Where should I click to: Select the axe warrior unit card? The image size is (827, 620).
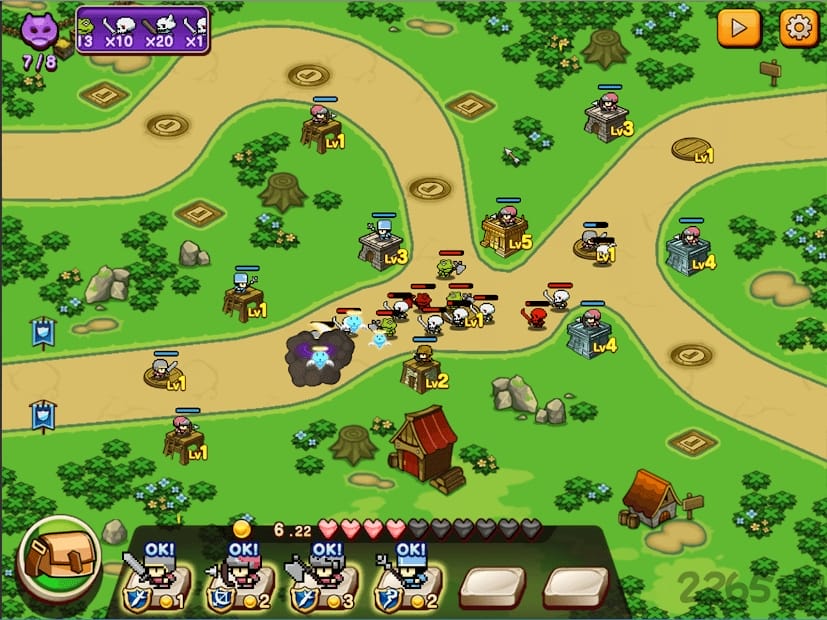[323, 580]
